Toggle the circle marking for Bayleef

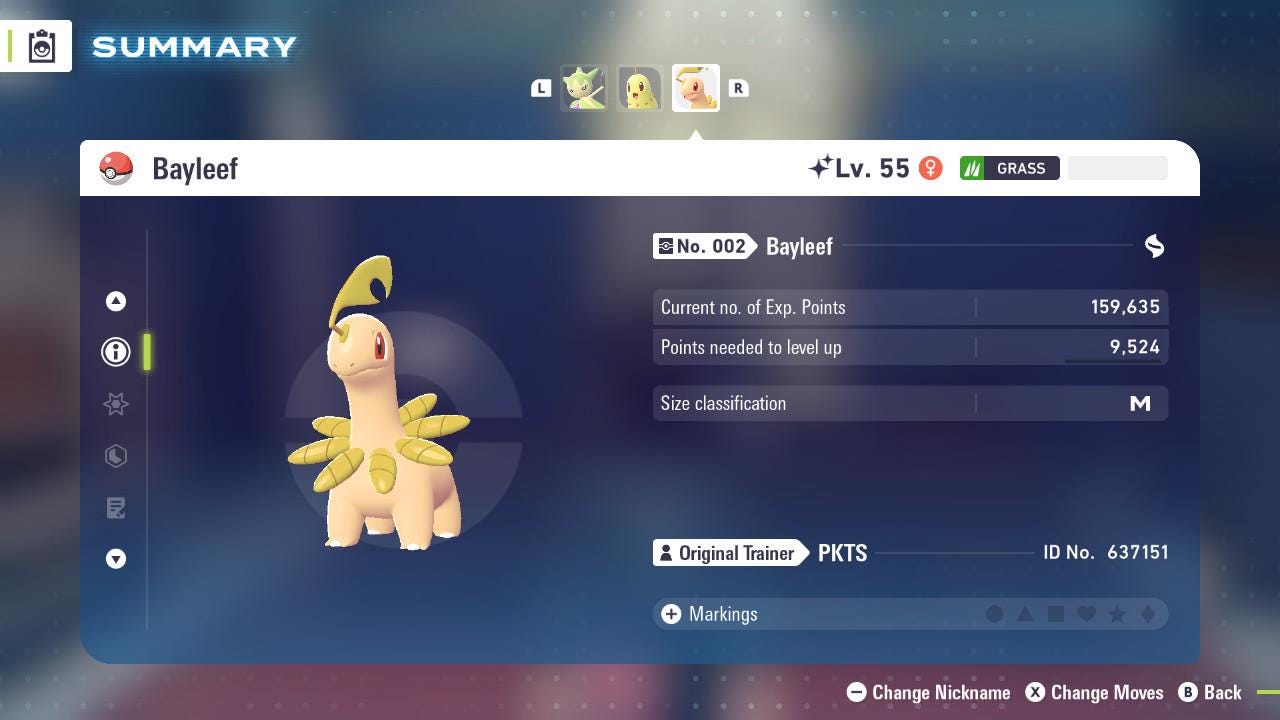coord(996,614)
